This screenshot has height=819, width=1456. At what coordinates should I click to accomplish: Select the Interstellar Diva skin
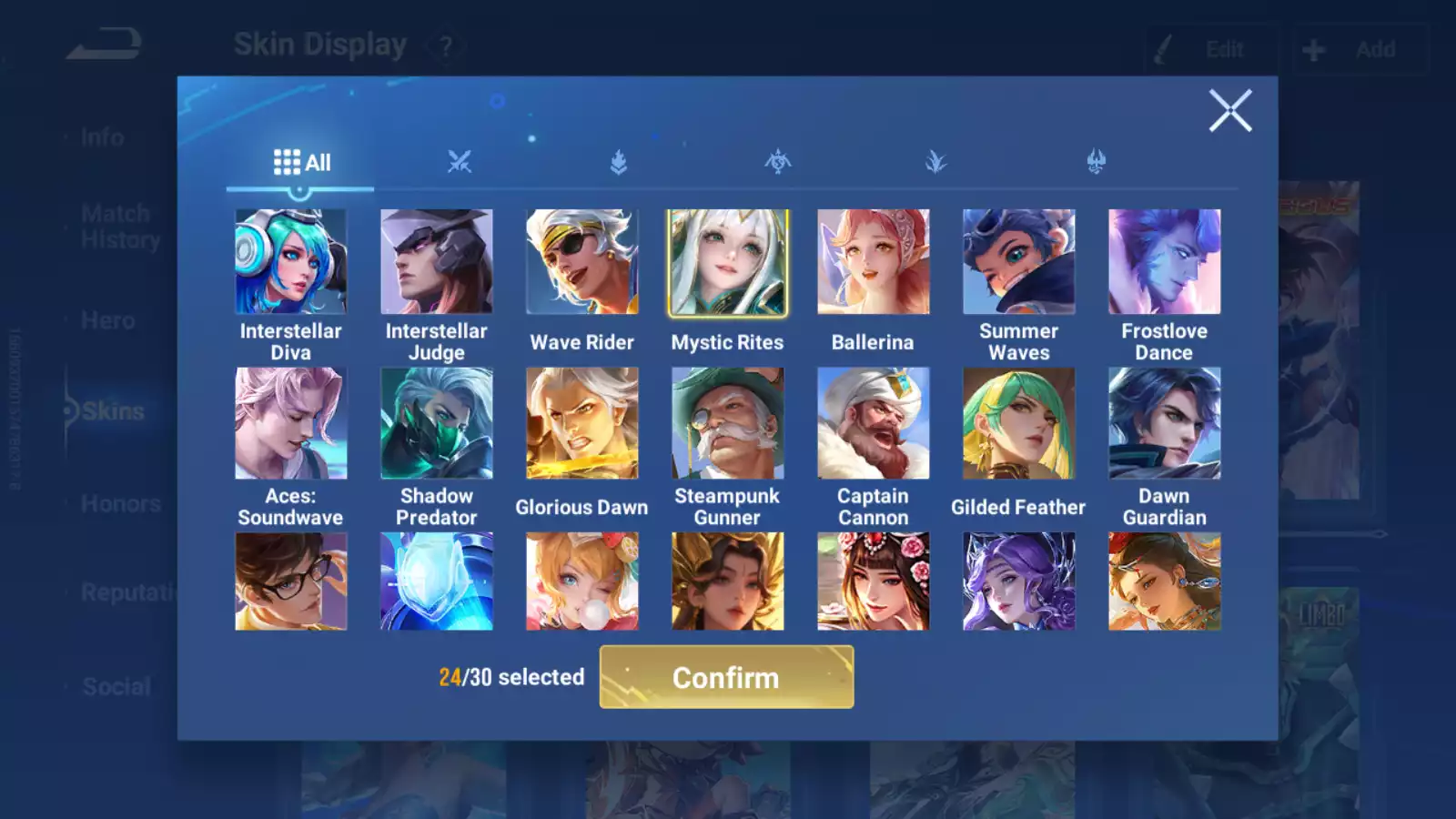(290, 262)
